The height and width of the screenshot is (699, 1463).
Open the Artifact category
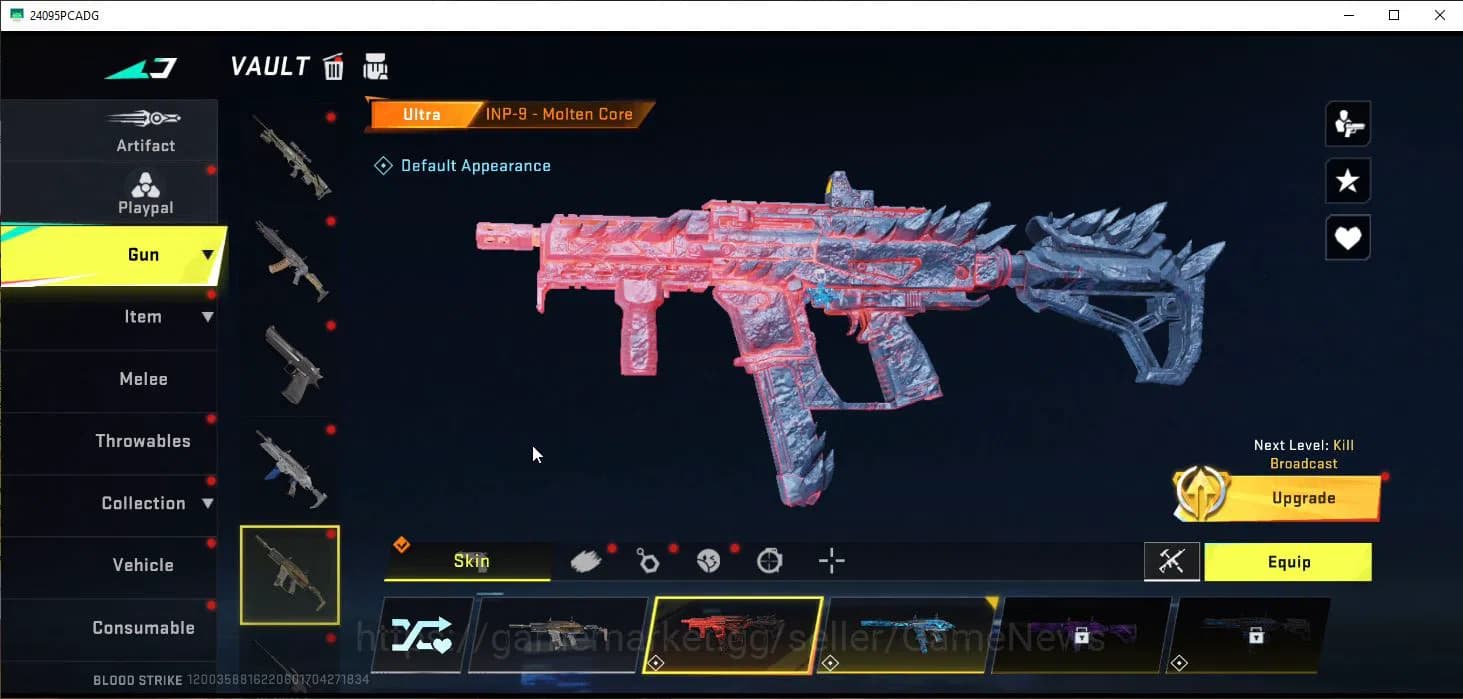145,131
